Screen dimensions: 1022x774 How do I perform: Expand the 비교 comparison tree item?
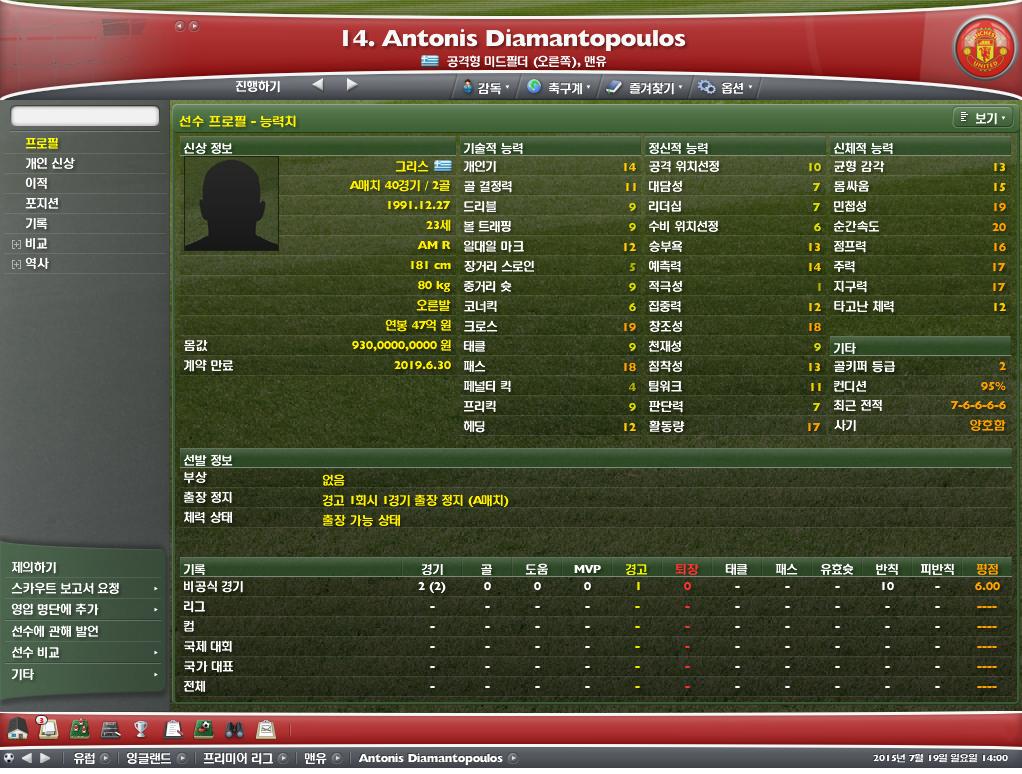[16, 244]
